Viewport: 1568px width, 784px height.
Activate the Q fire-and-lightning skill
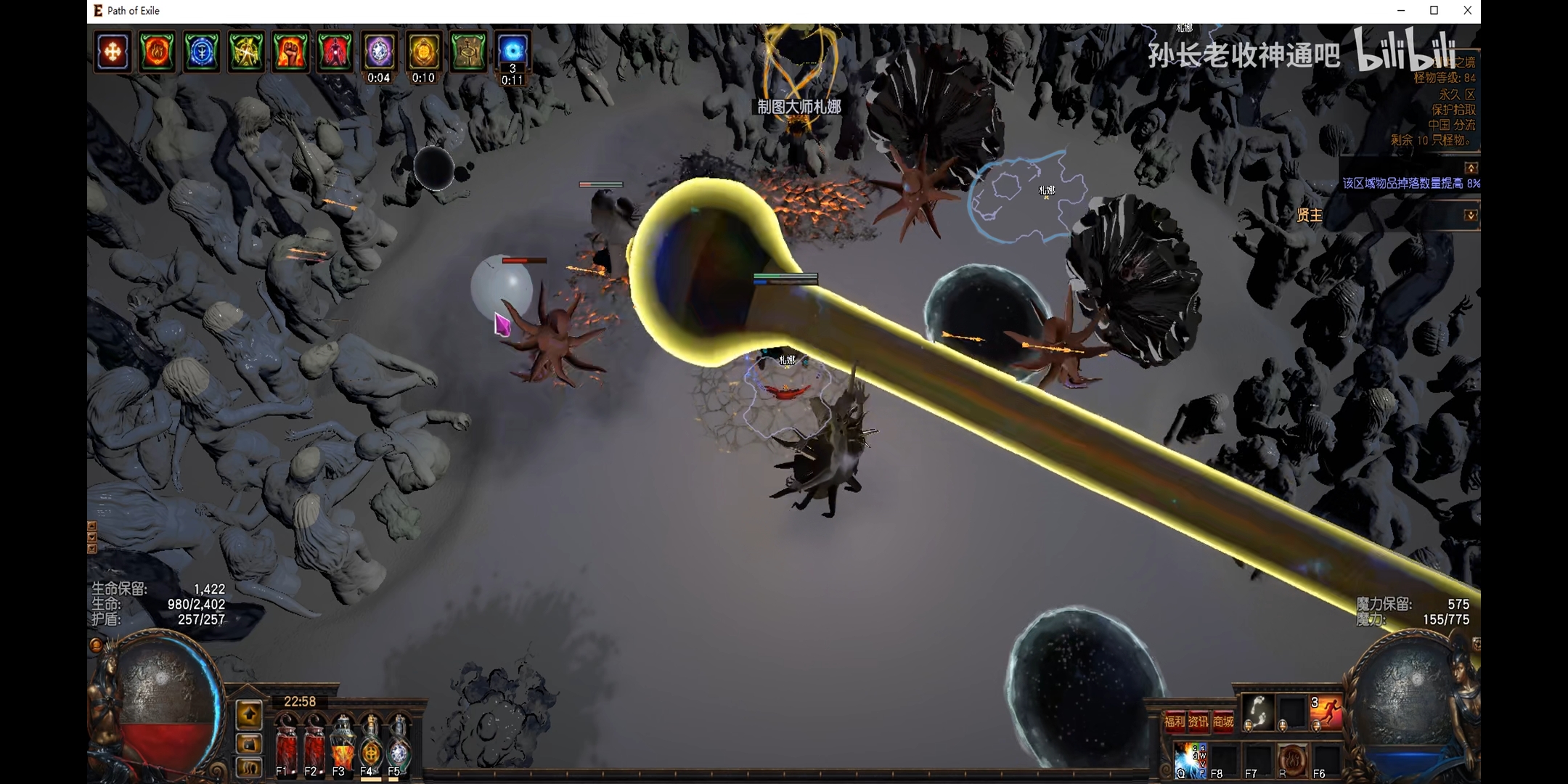pos(1190,759)
